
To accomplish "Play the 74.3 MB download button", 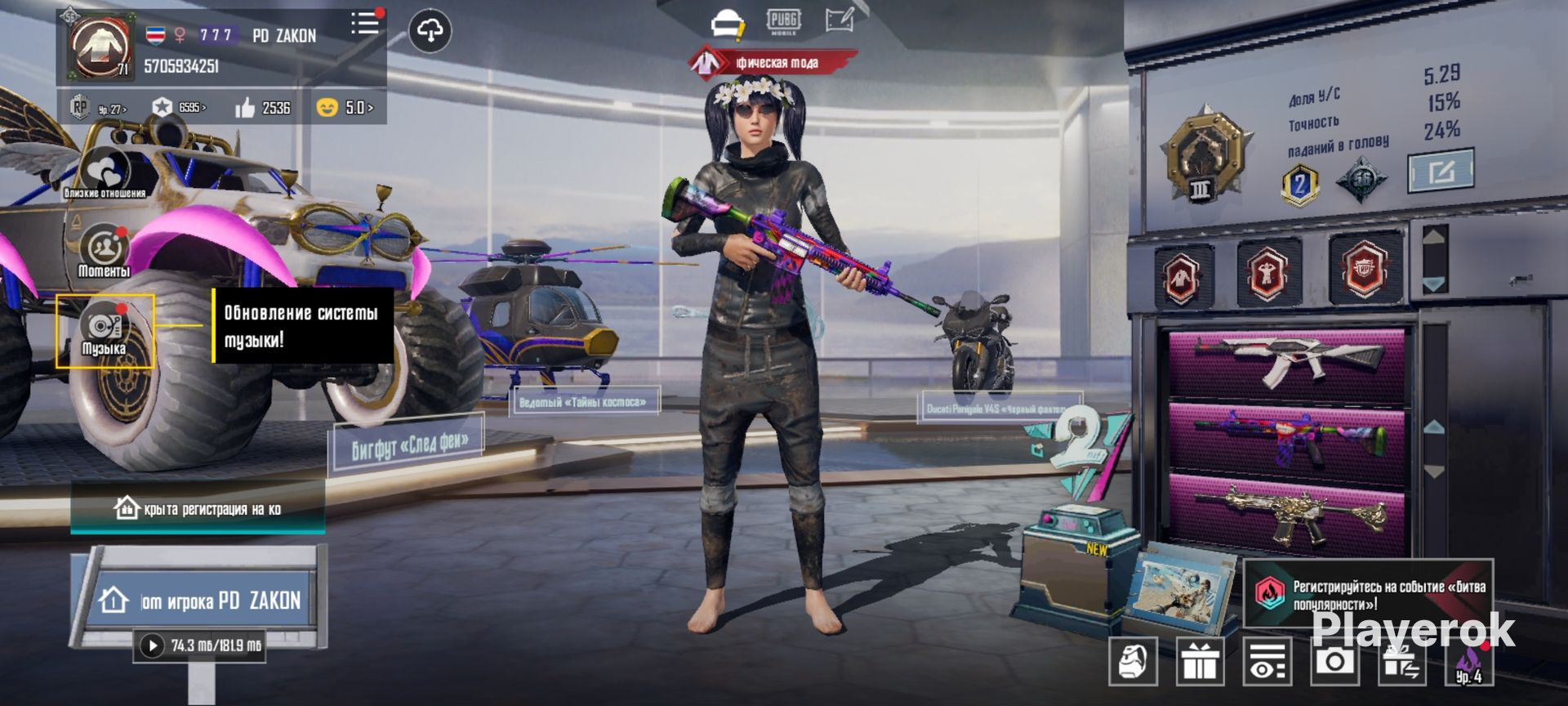I will coord(152,646).
